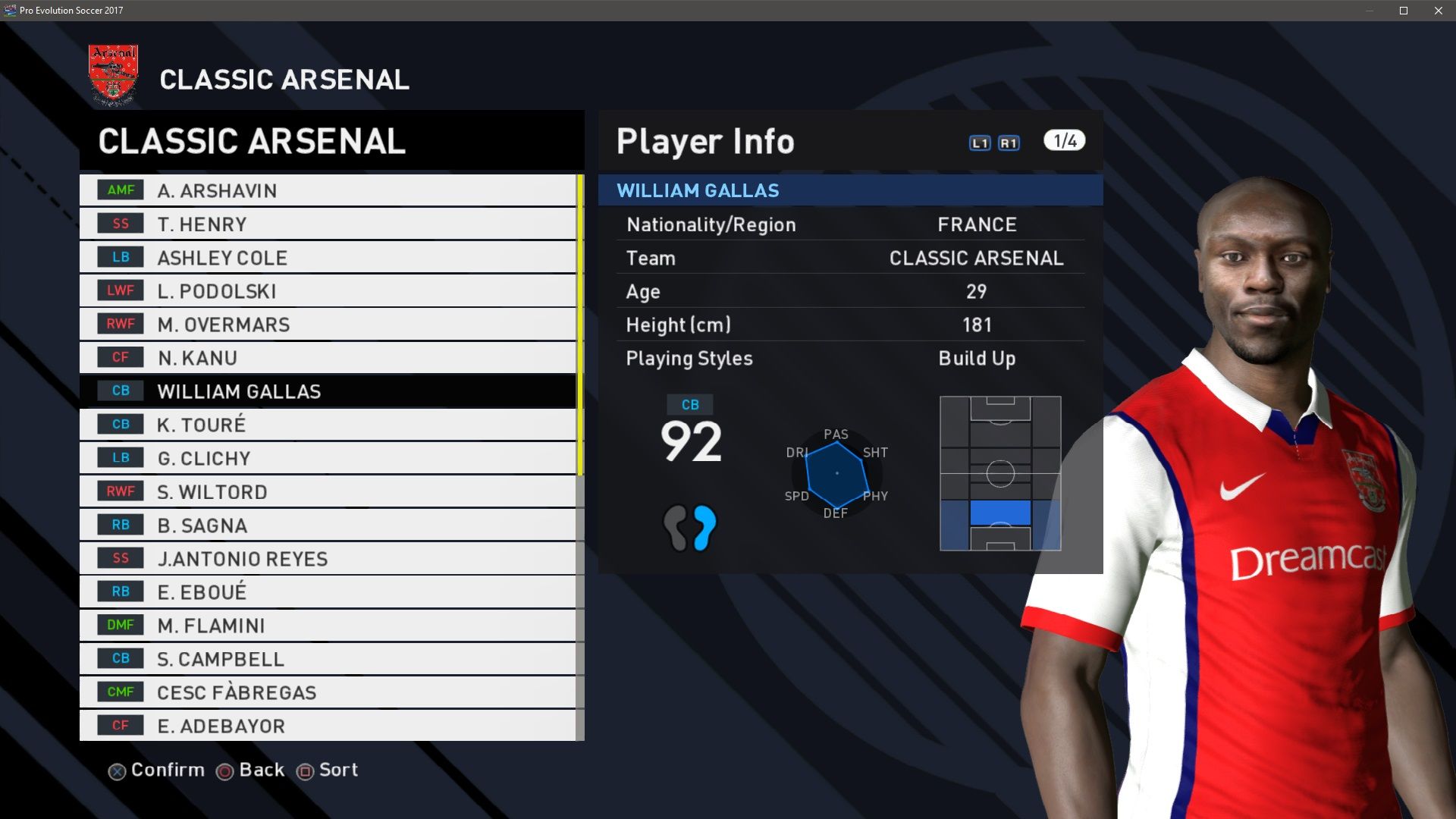1456x819 pixels.
Task: Pick K. Touré from the squad
Action: click(x=328, y=424)
